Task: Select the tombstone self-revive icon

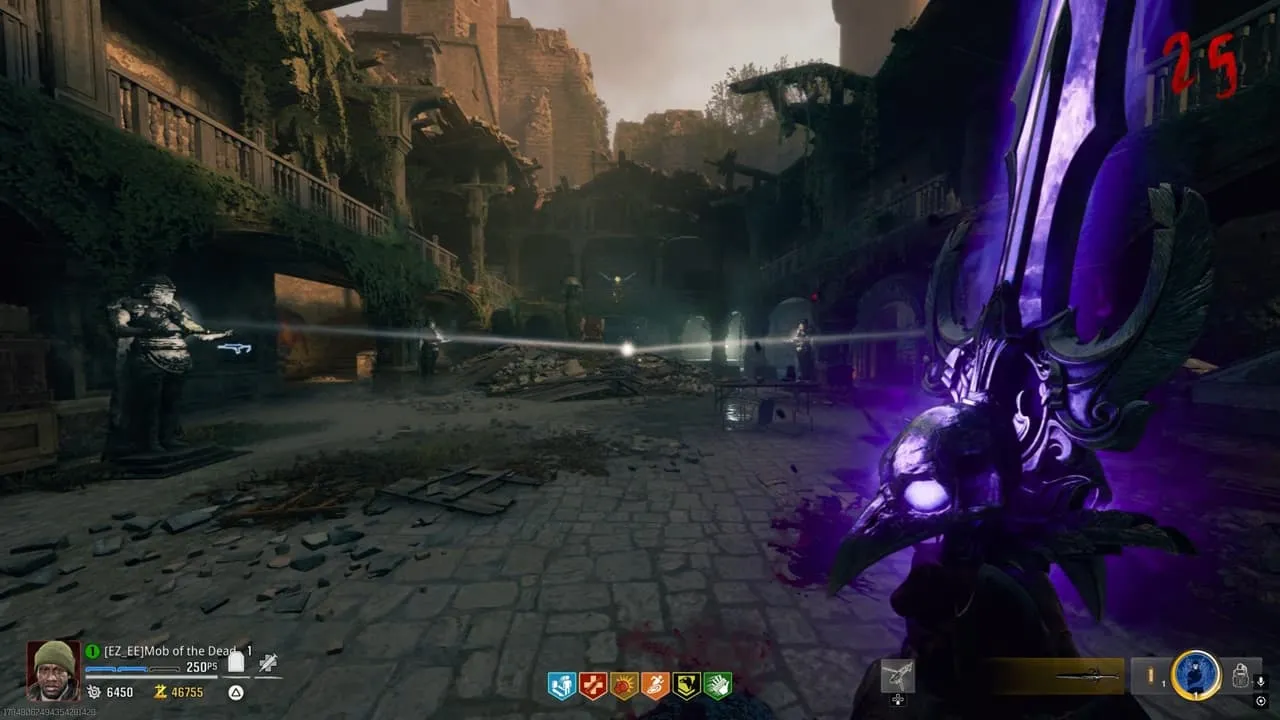Action: [237, 662]
